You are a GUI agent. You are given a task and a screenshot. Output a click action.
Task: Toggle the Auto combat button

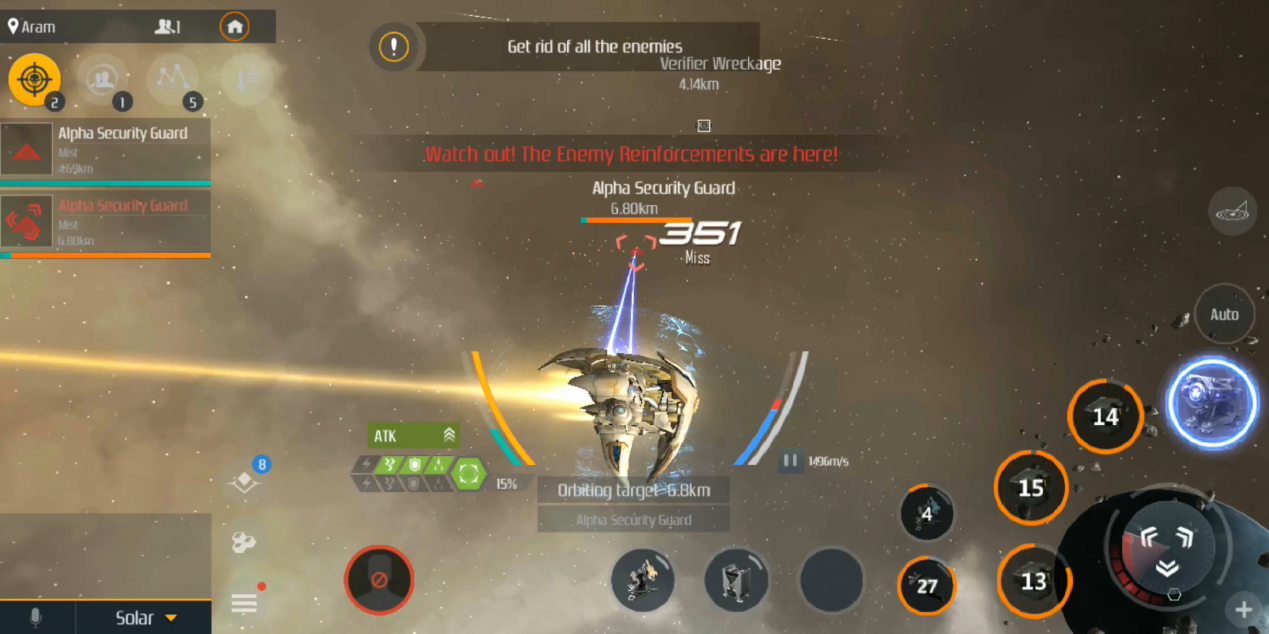[1224, 314]
